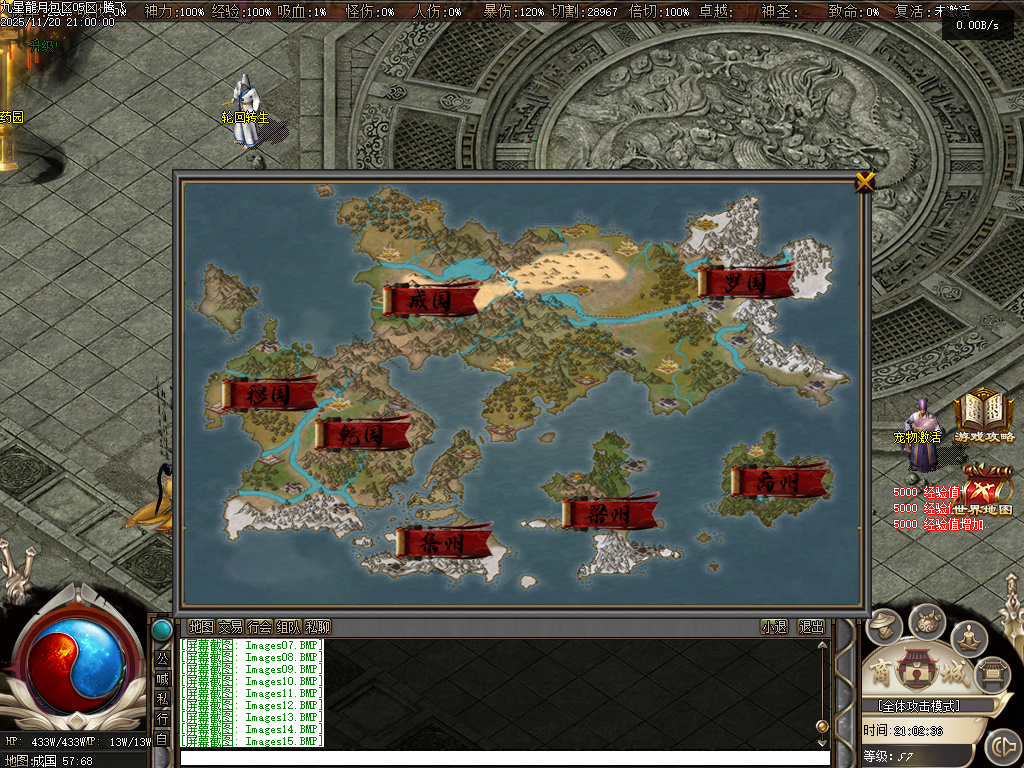Go to 乾国 on the map

(x=362, y=434)
